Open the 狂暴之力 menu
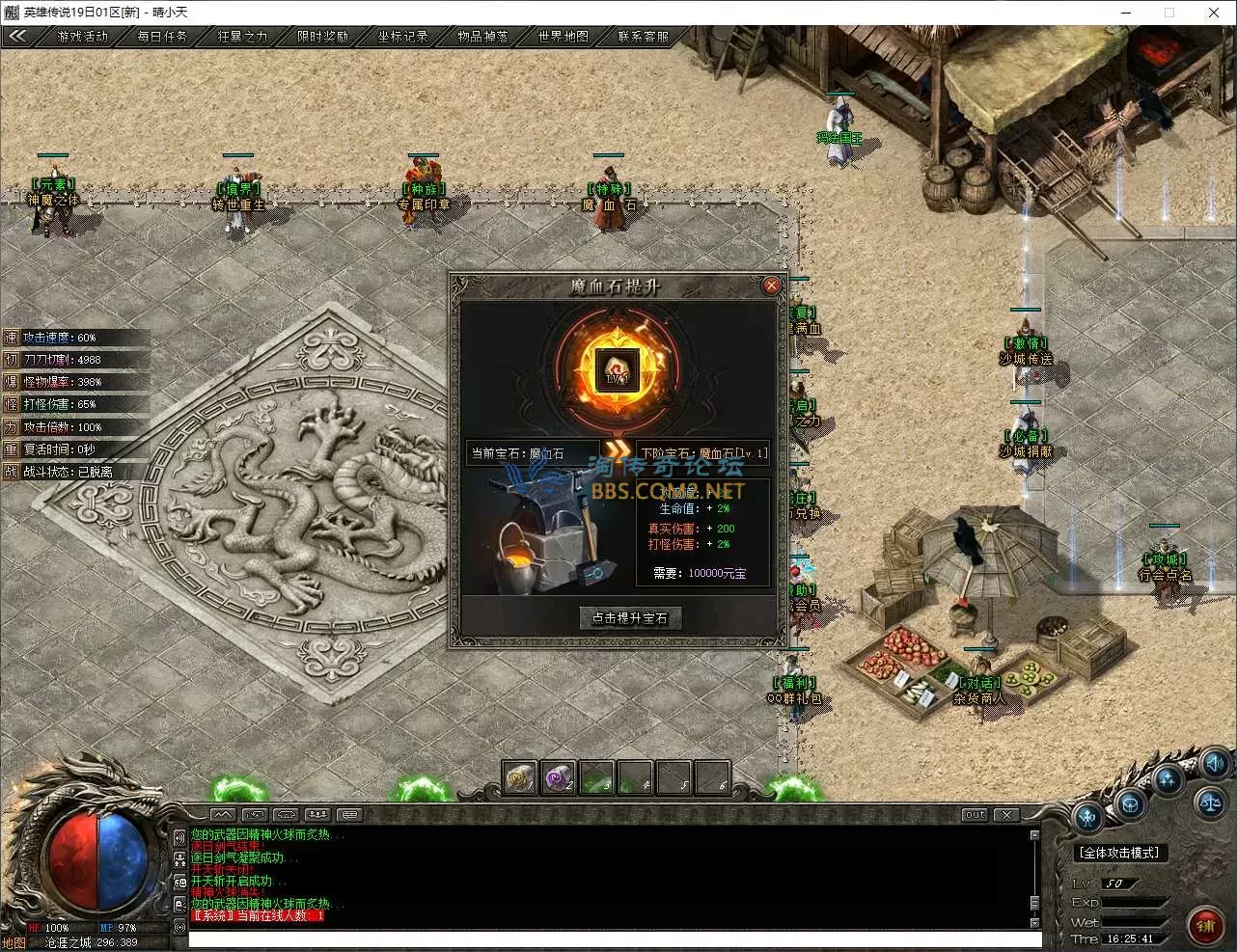 242,37
